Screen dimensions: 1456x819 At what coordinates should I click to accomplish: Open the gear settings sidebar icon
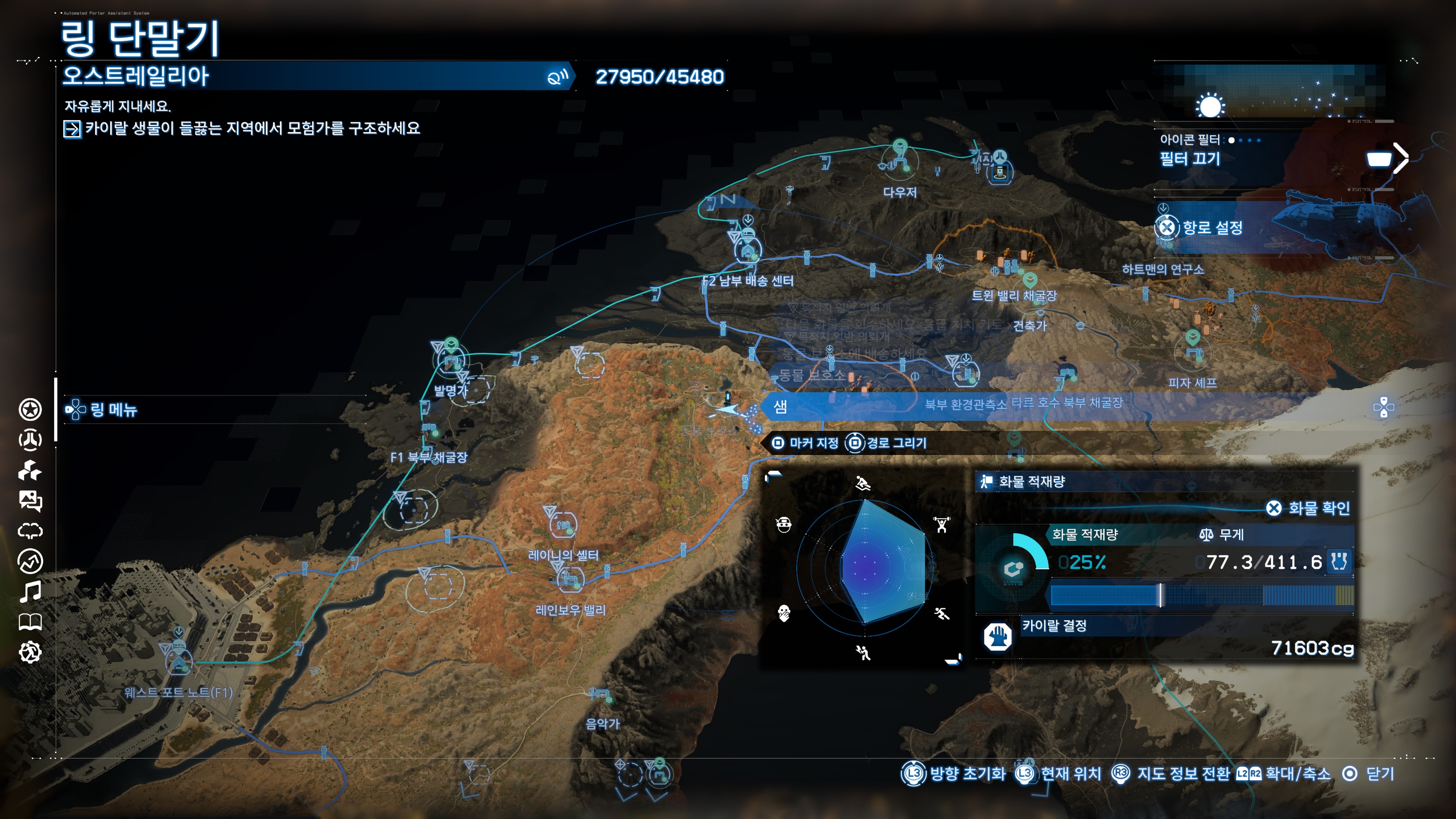point(30,652)
